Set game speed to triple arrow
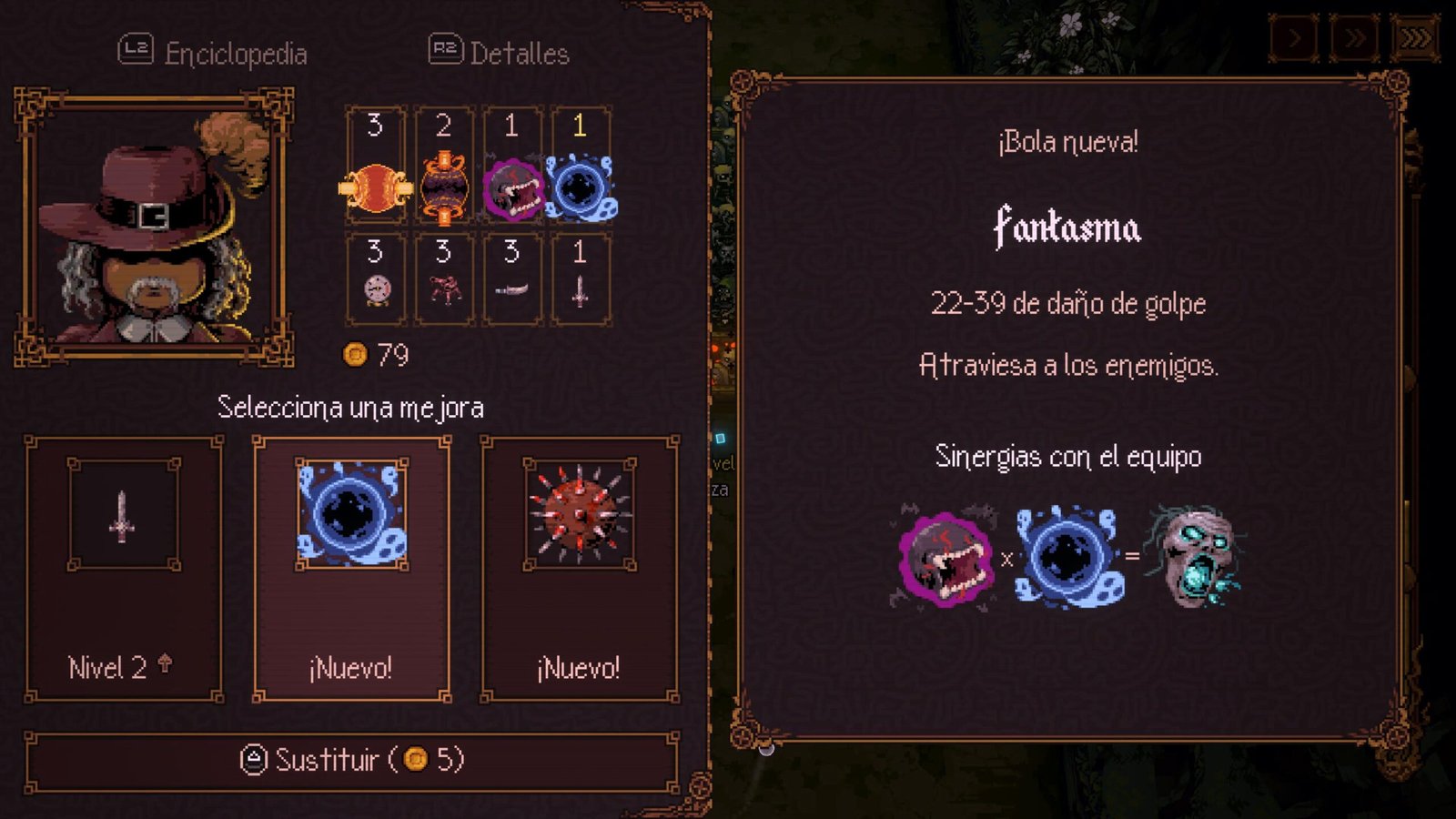 pos(1415,38)
